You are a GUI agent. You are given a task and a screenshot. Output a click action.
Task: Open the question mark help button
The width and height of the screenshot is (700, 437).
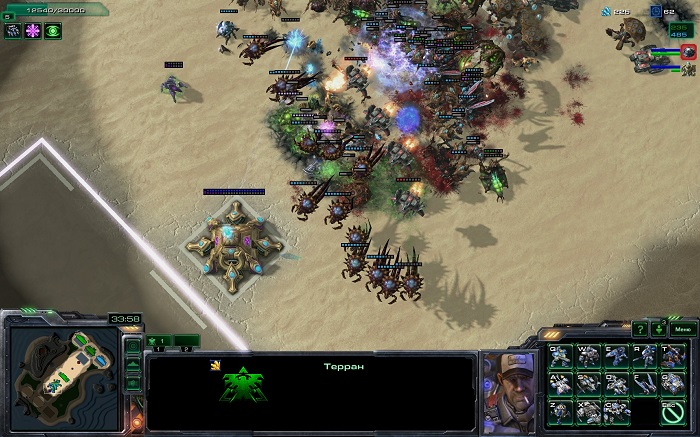click(x=640, y=329)
